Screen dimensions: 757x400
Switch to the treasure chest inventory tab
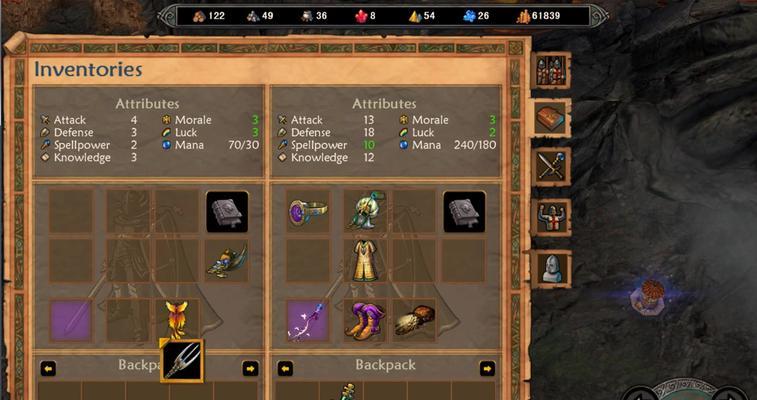[551, 118]
